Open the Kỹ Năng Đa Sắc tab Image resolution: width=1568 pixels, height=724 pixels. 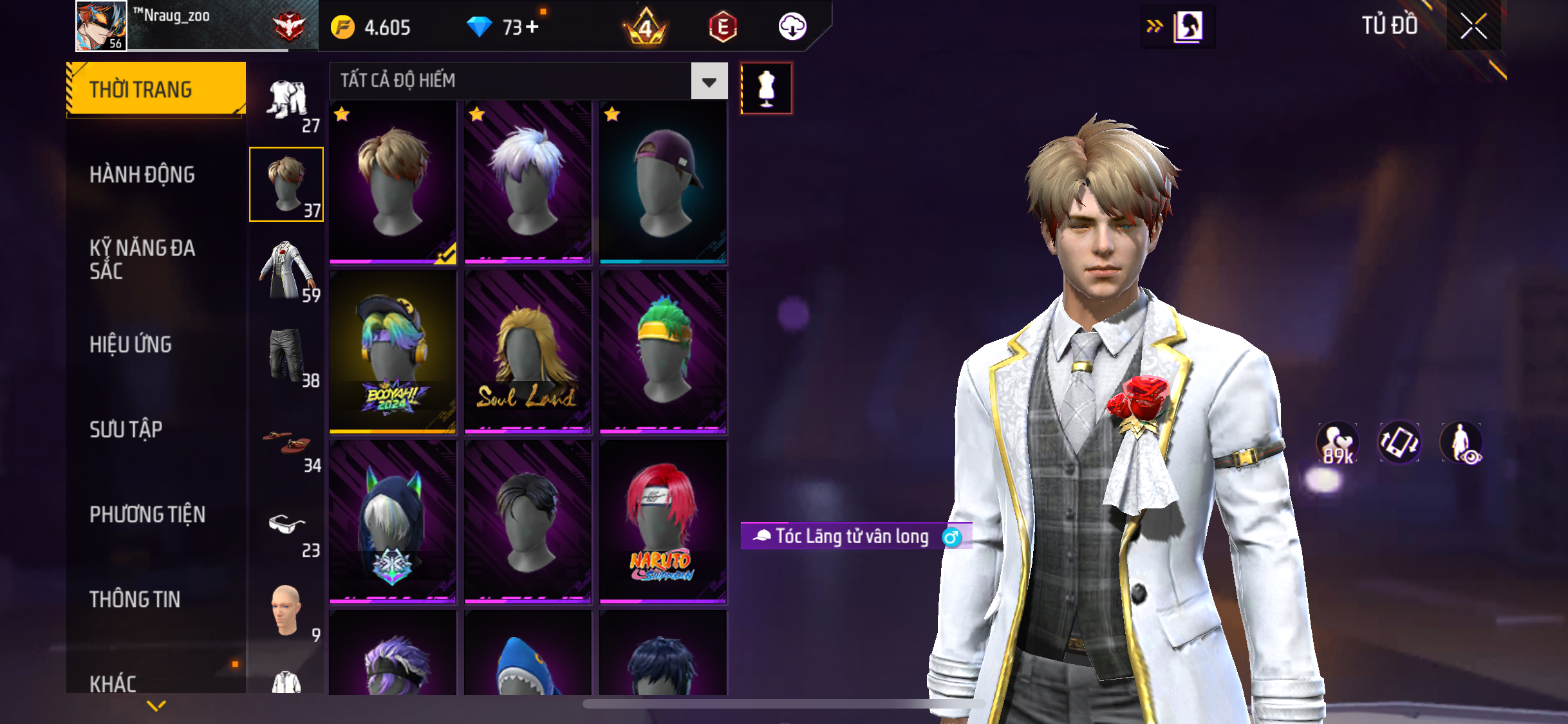coord(142,259)
